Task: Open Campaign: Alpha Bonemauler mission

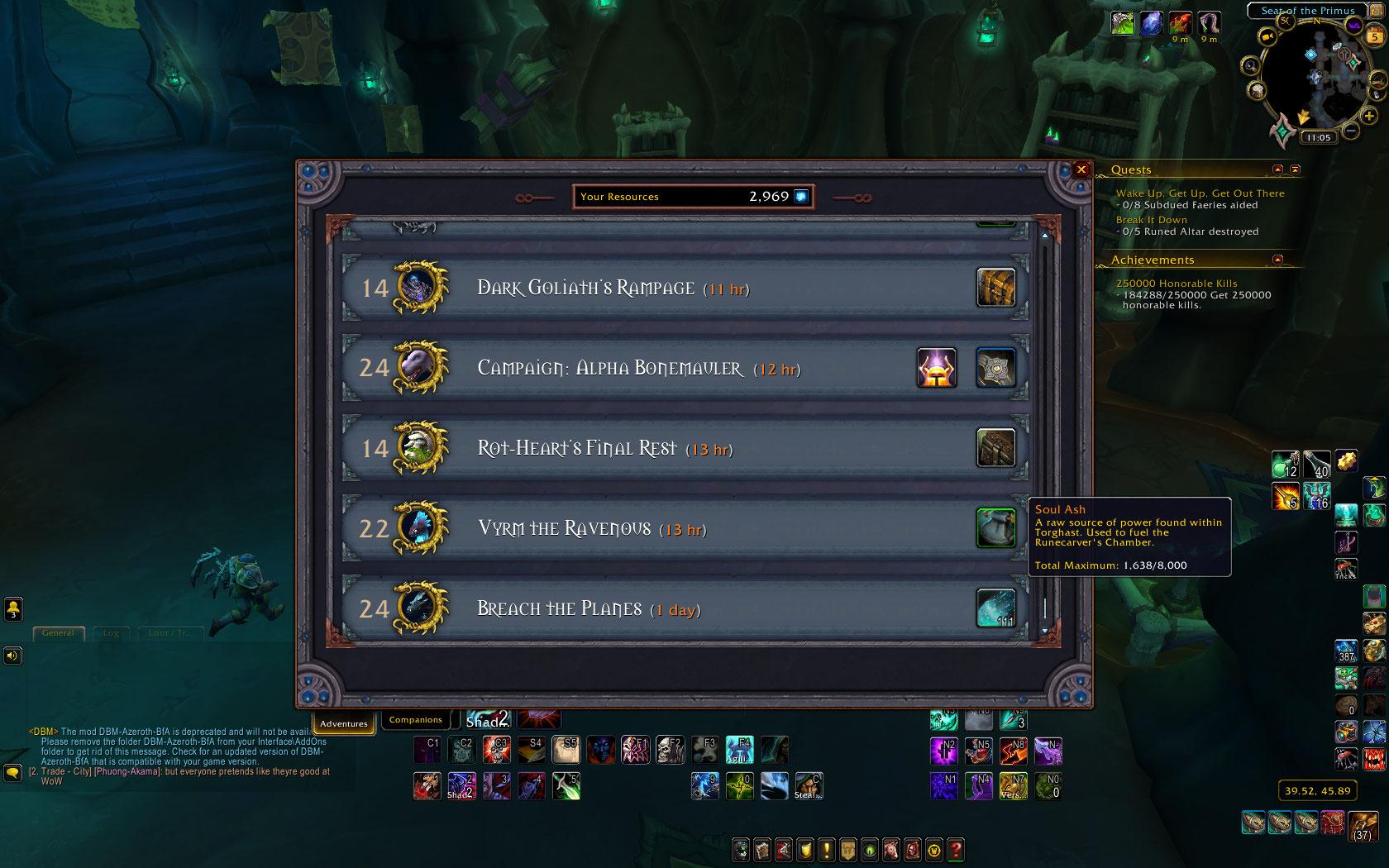Action: coord(610,369)
